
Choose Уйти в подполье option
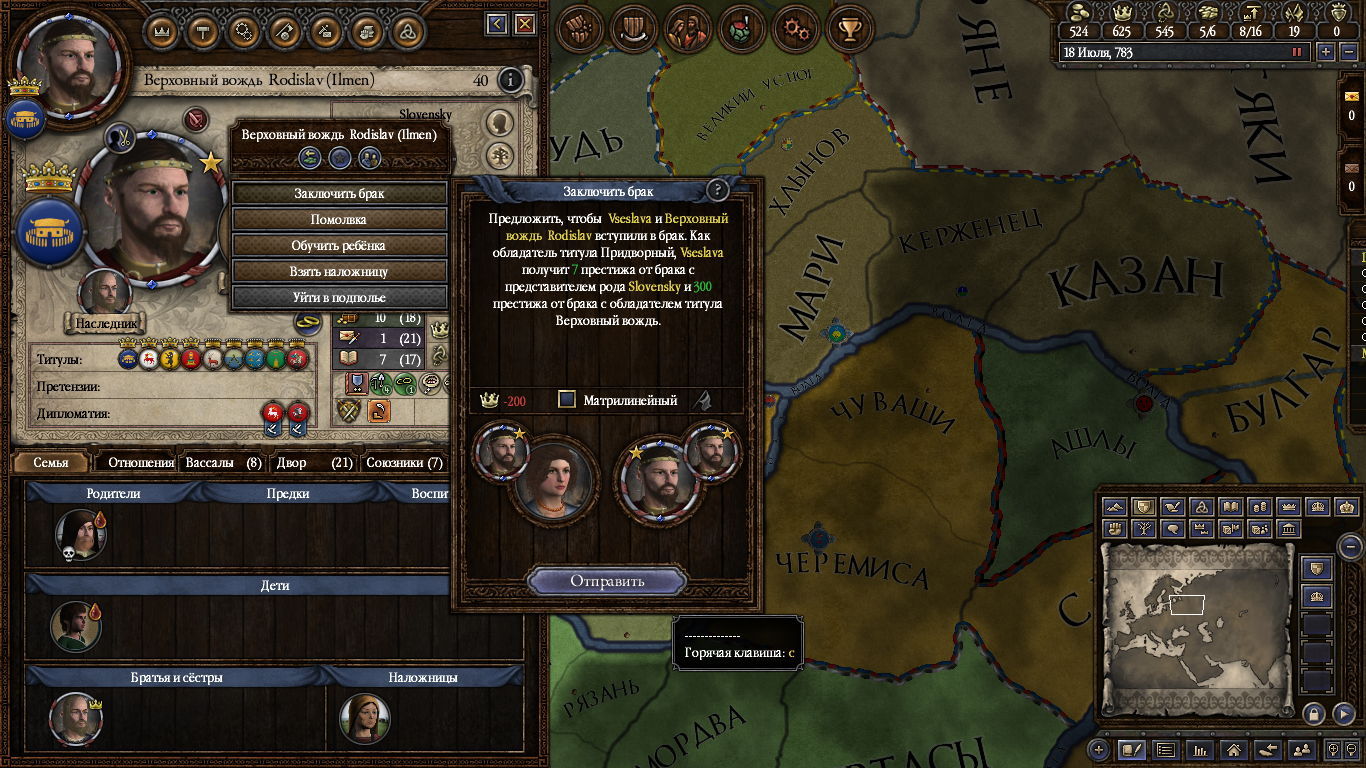339,297
